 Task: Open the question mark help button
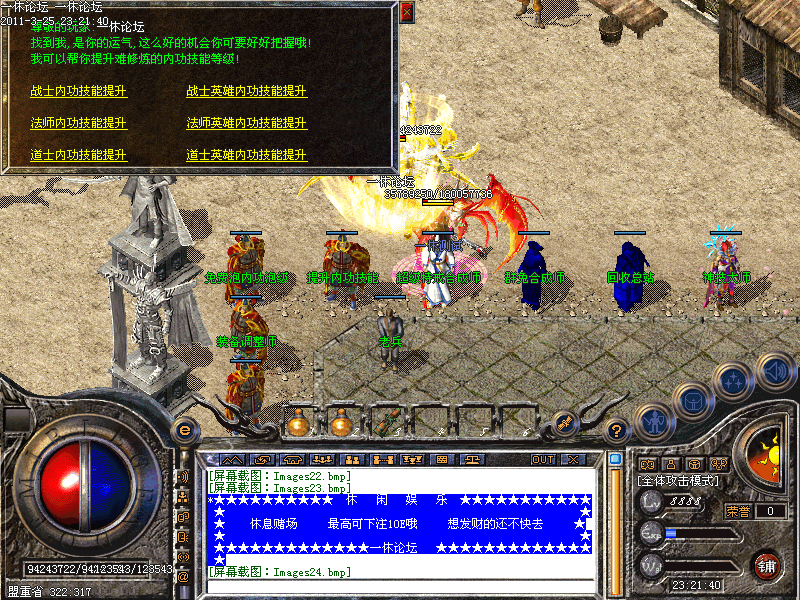coord(618,430)
